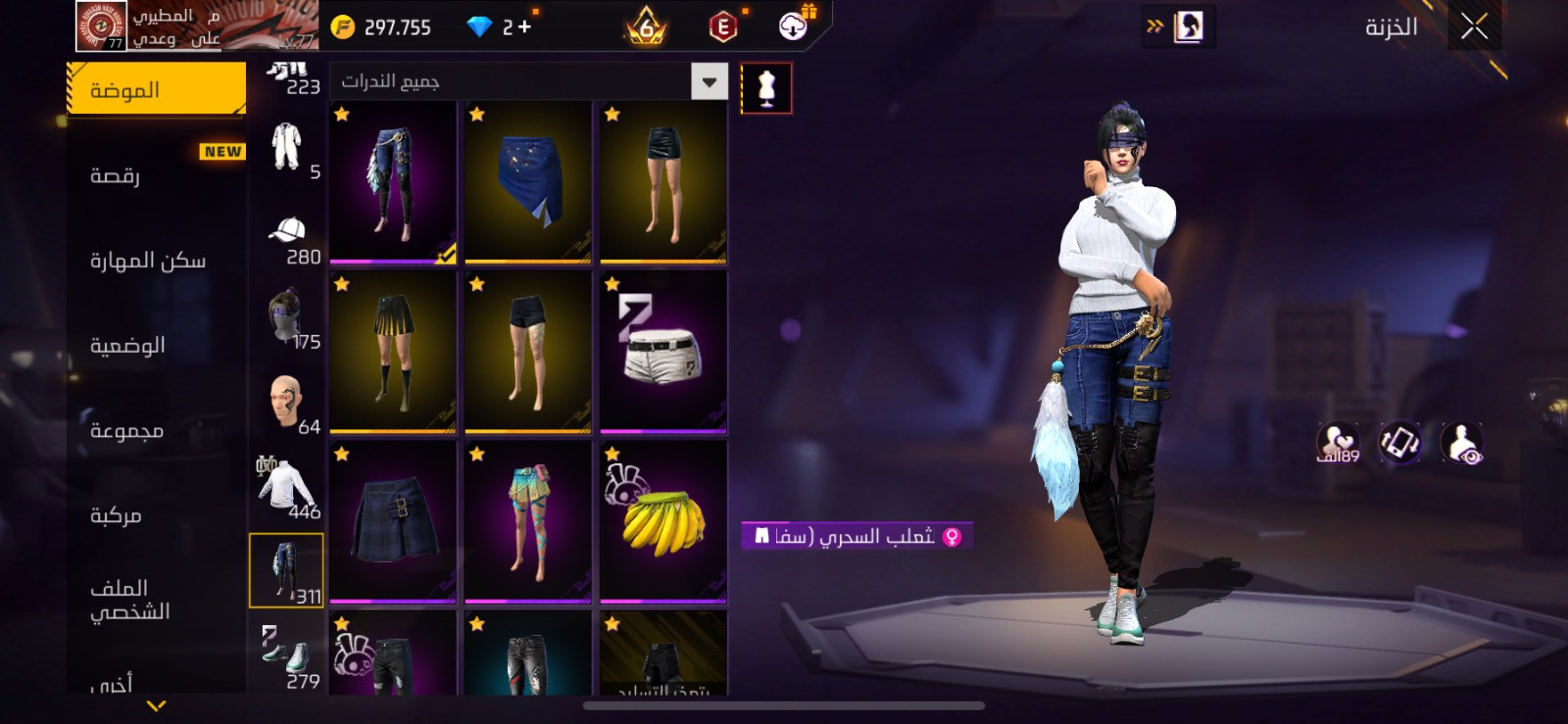Close the vault screen with the X
1568x724 pixels.
[1474, 26]
